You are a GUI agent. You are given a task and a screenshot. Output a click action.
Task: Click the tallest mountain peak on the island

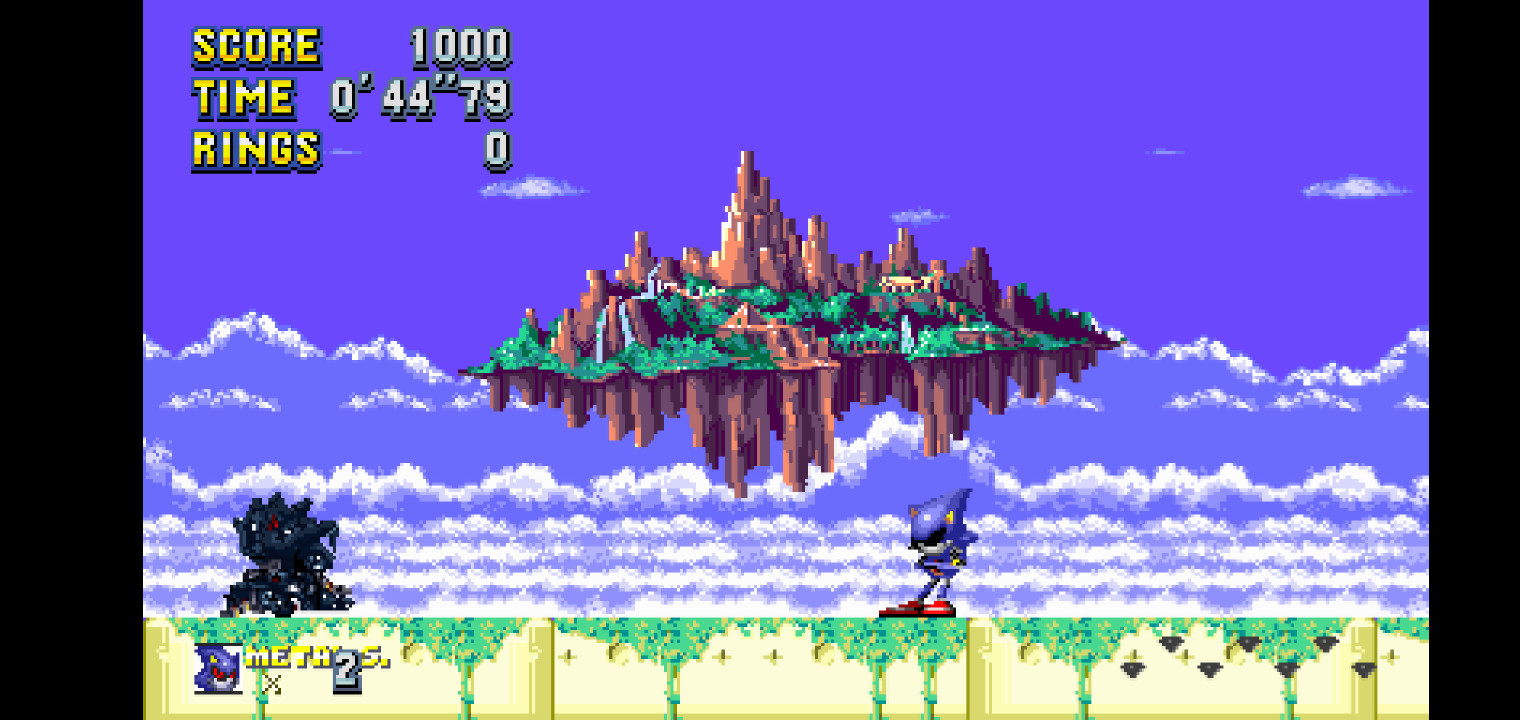[745, 175]
